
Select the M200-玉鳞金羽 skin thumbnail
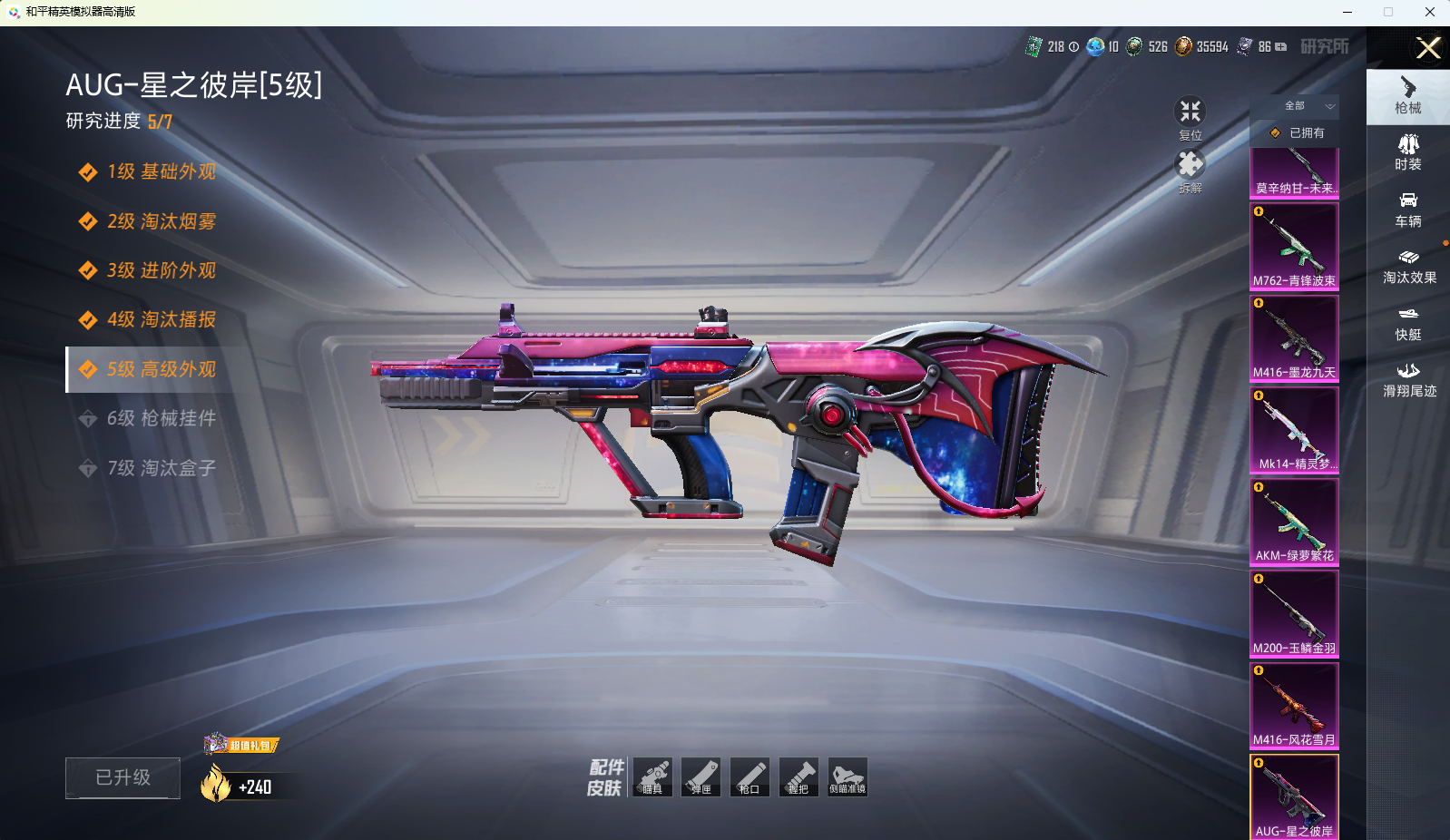click(x=1294, y=613)
